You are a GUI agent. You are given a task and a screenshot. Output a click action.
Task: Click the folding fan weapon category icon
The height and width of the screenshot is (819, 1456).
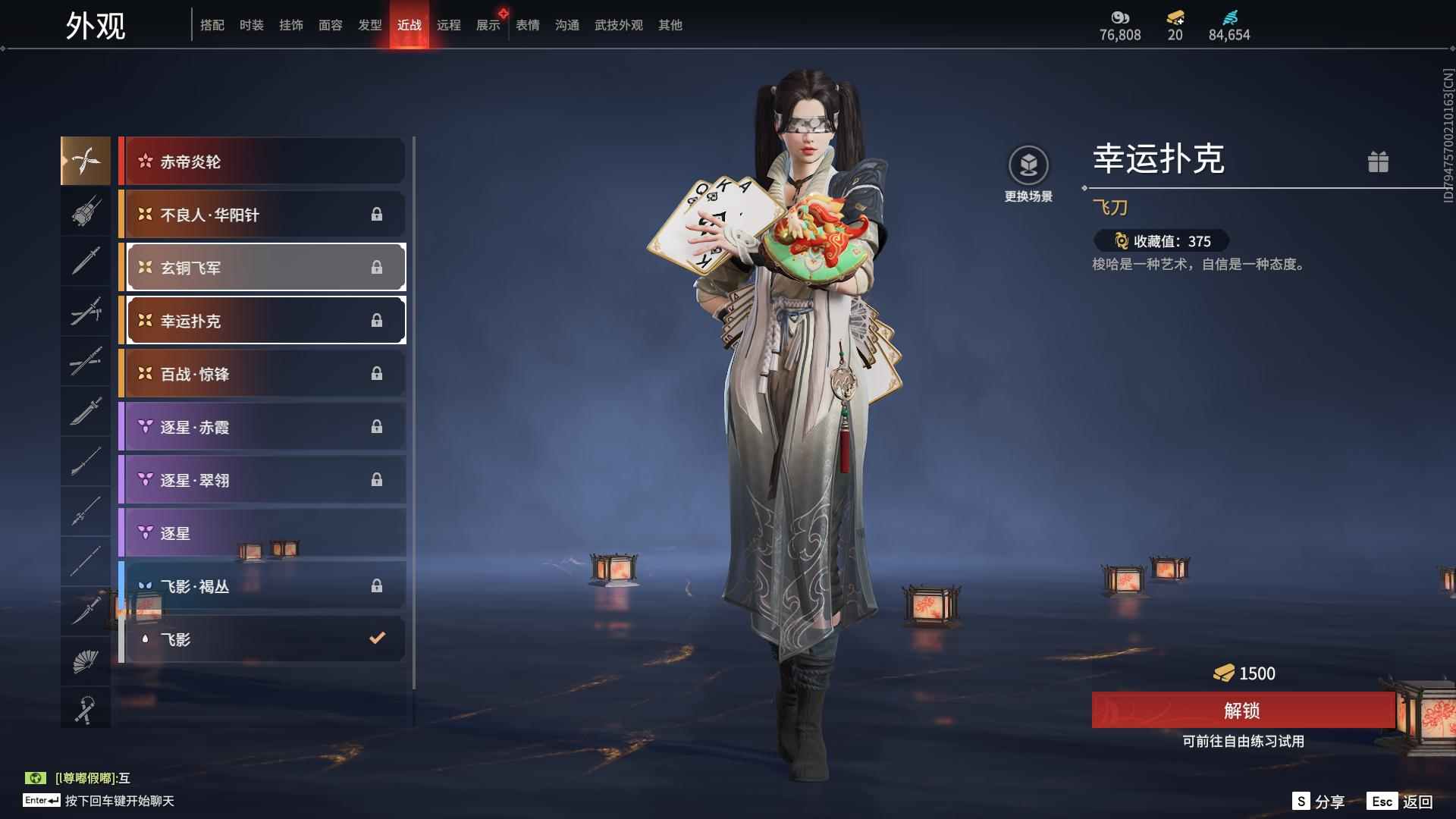(x=86, y=661)
